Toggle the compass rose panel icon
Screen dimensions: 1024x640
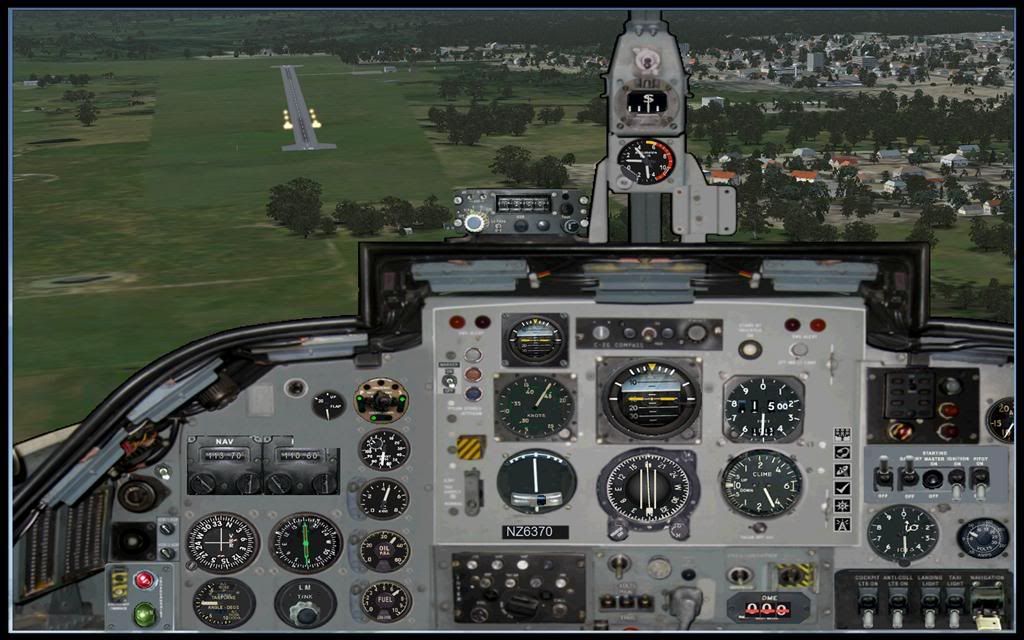pos(843,506)
